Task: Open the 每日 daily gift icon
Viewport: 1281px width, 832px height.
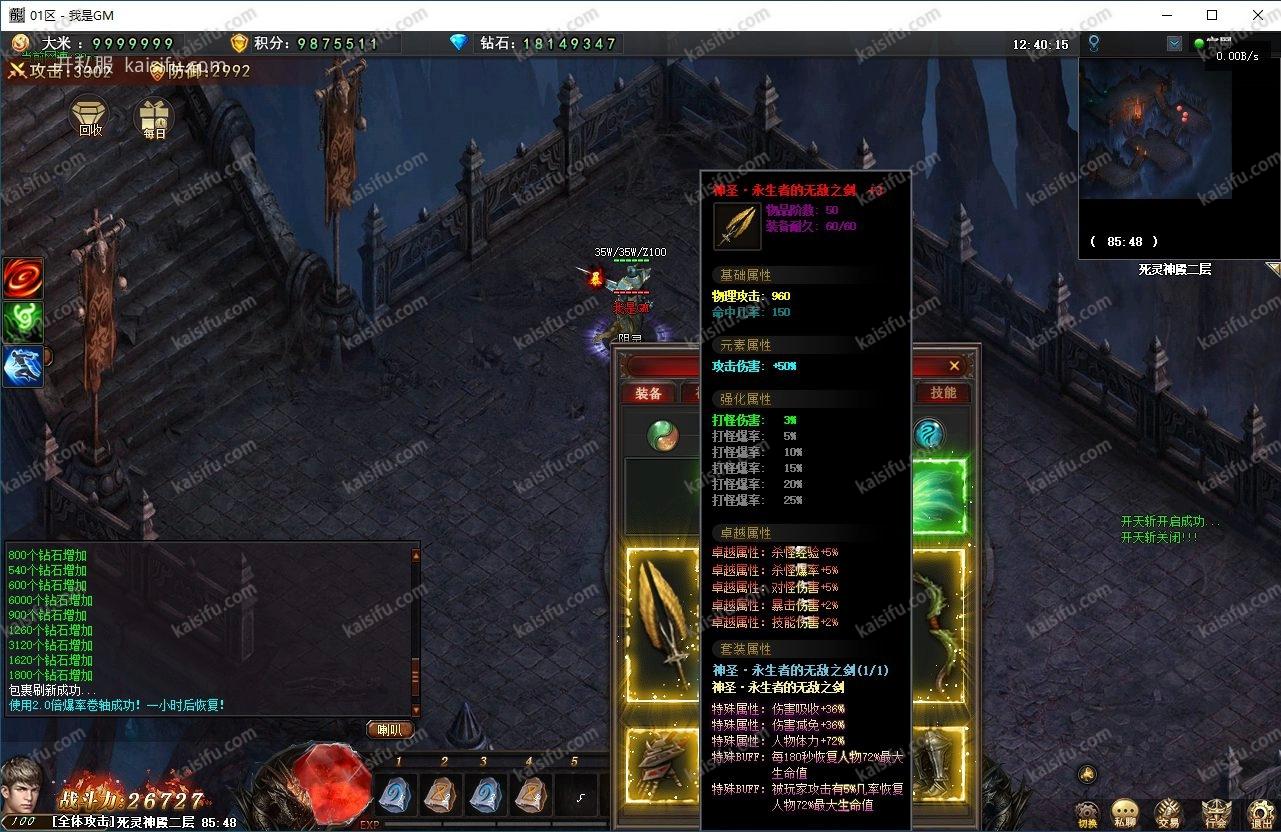Action: 154,118
